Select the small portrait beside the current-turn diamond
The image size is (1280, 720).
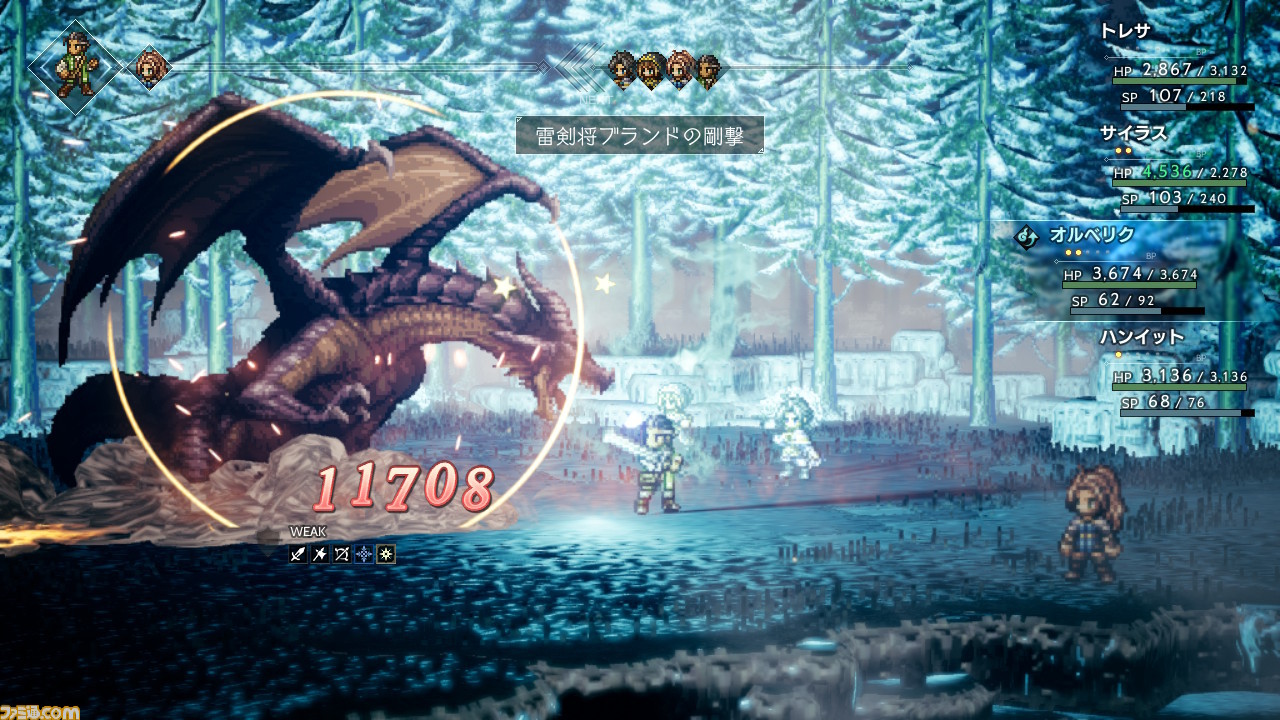click(150, 68)
